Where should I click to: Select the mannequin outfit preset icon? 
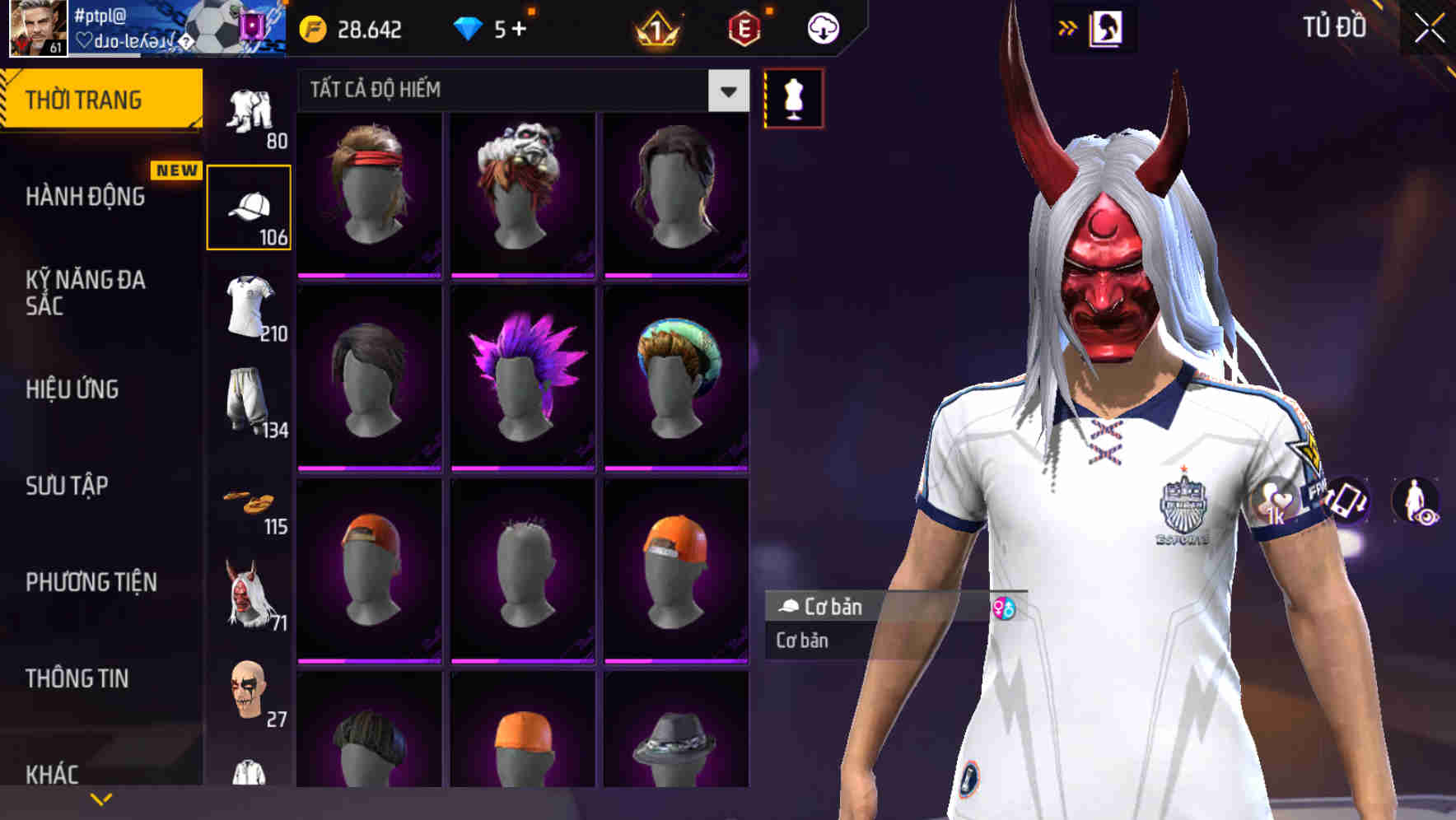(793, 97)
